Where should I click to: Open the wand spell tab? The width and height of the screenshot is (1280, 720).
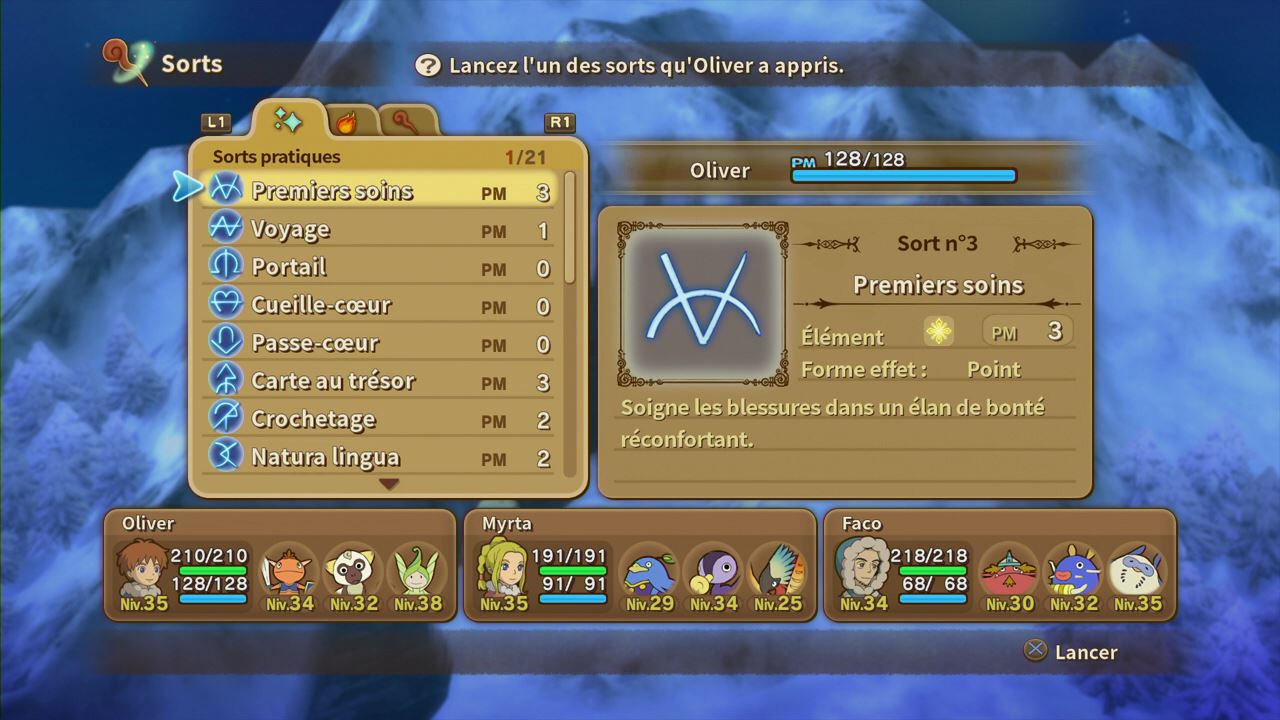pos(407,122)
